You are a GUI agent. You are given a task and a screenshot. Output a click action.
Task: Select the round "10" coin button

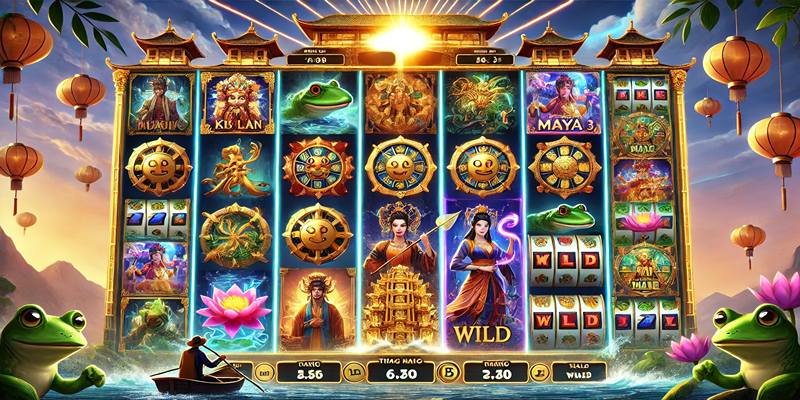(352, 372)
